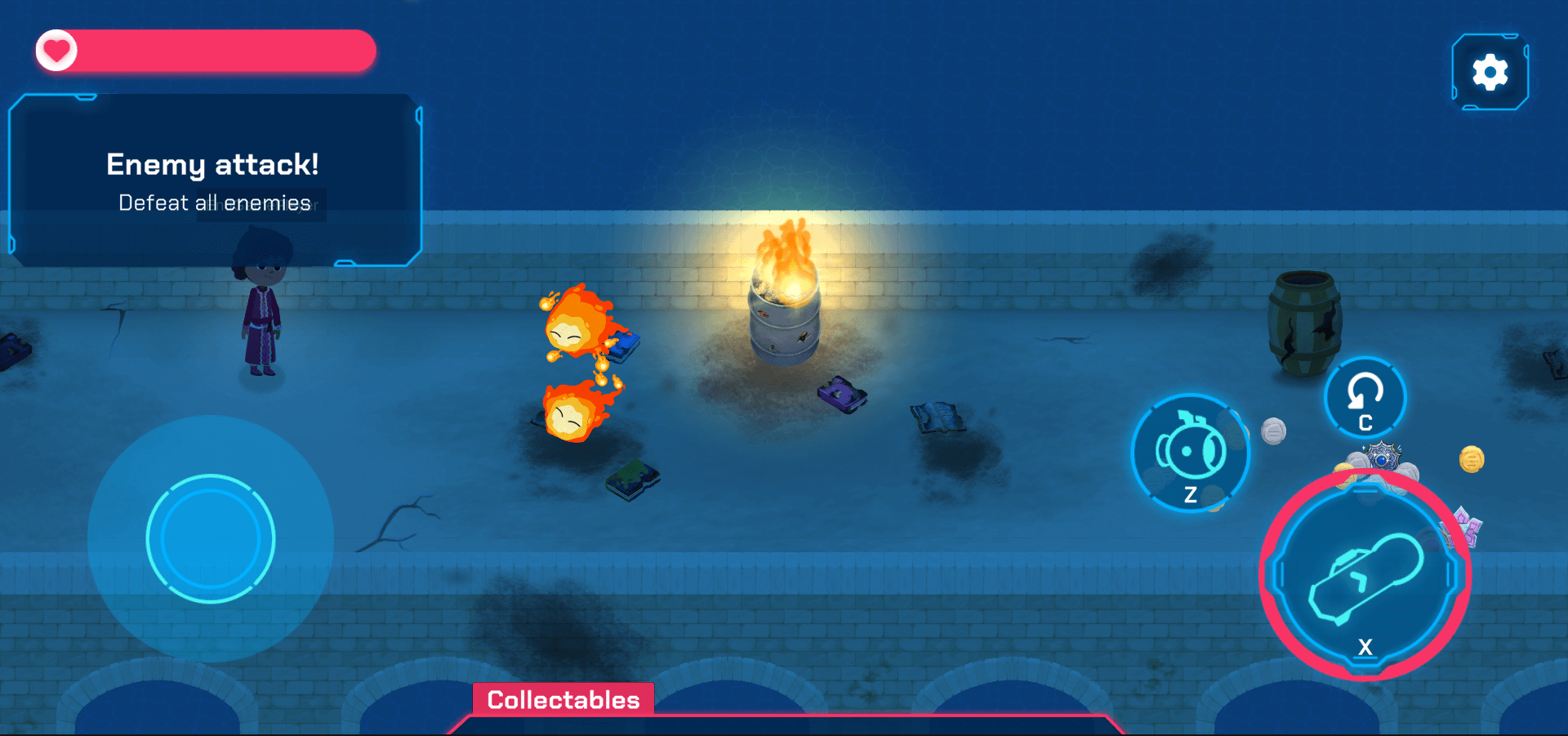Open the Collectables tab

(x=563, y=700)
